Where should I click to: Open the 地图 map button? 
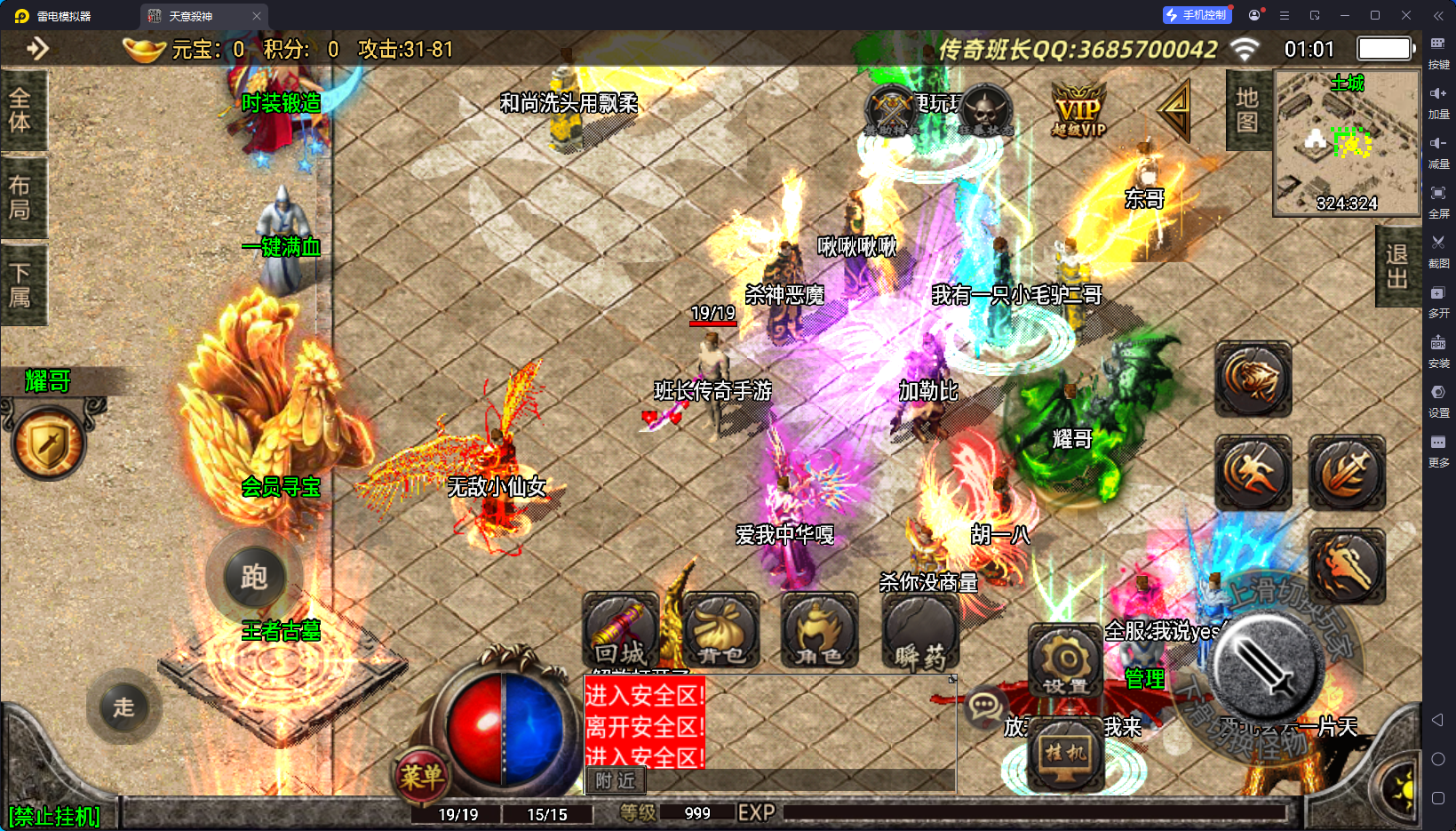(x=1247, y=110)
